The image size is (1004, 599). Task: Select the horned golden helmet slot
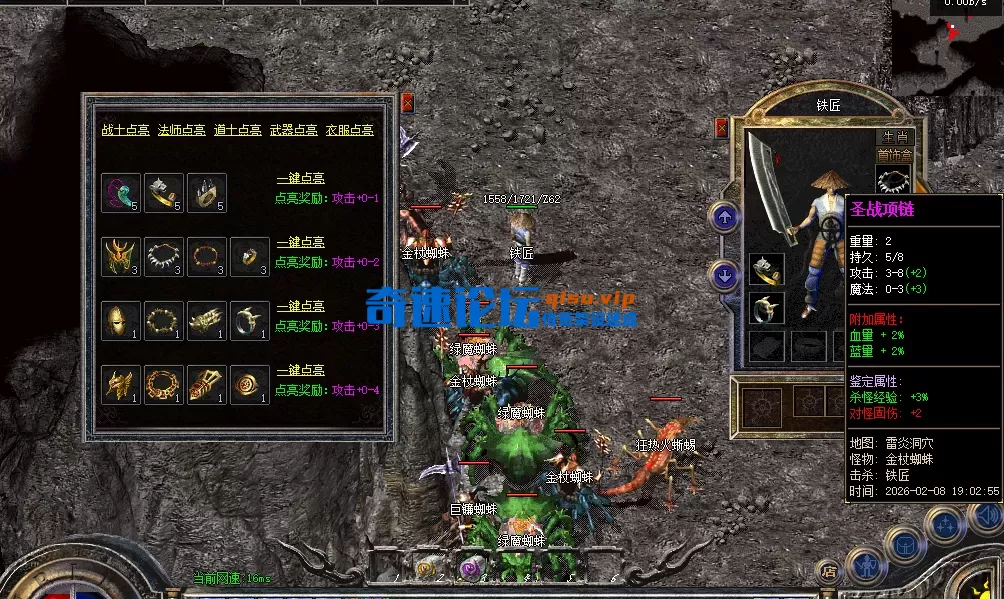point(120,257)
